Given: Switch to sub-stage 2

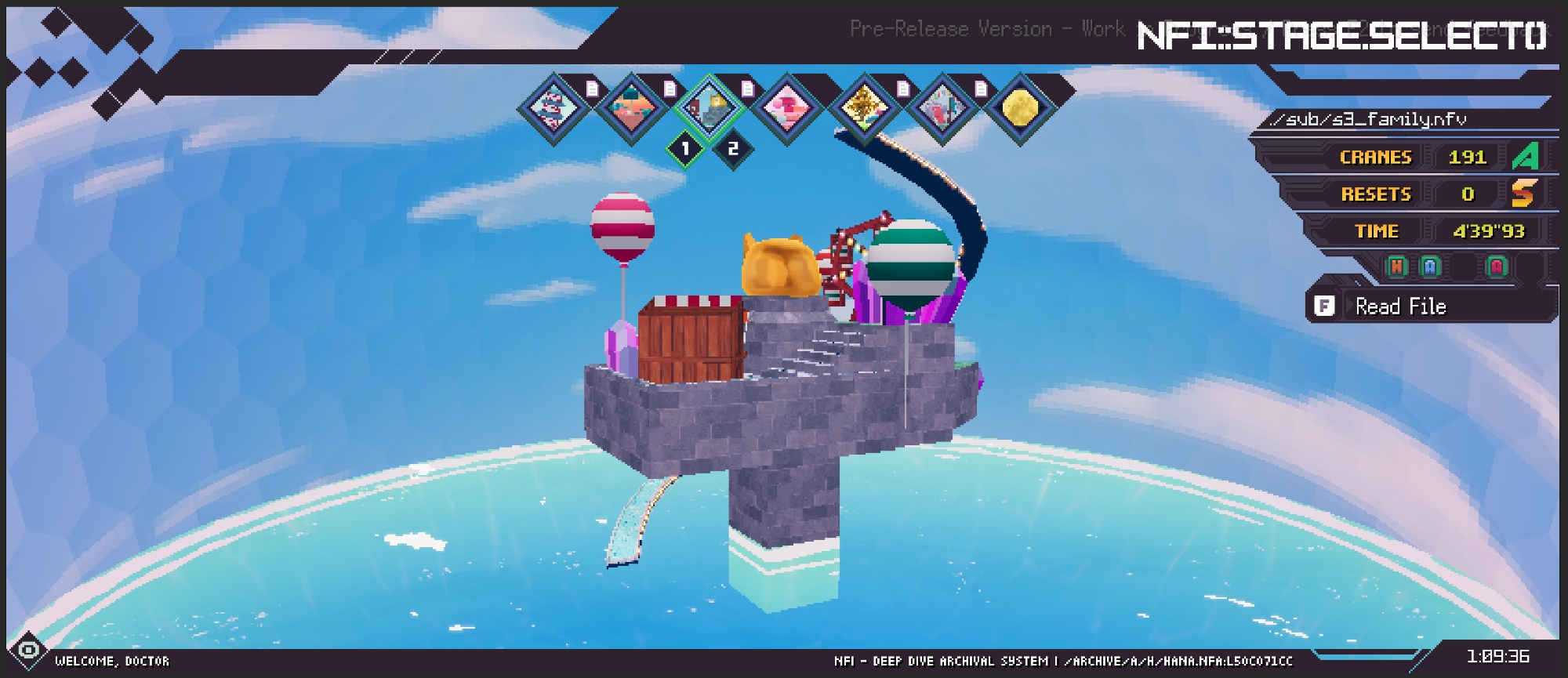Looking at the screenshot, I should [733, 148].
